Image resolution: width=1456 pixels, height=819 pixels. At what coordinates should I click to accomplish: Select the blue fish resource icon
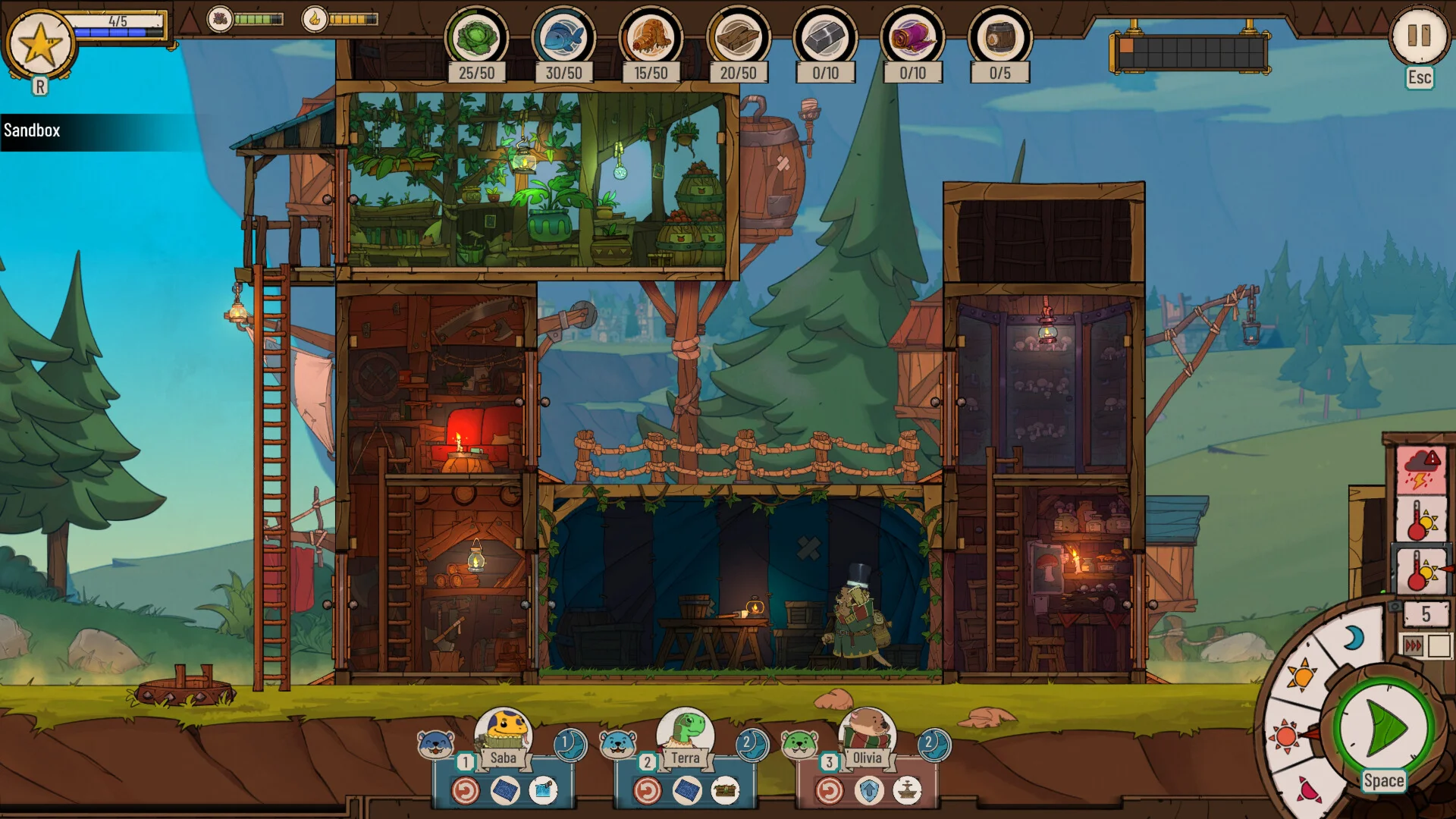(x=563, y=37)
